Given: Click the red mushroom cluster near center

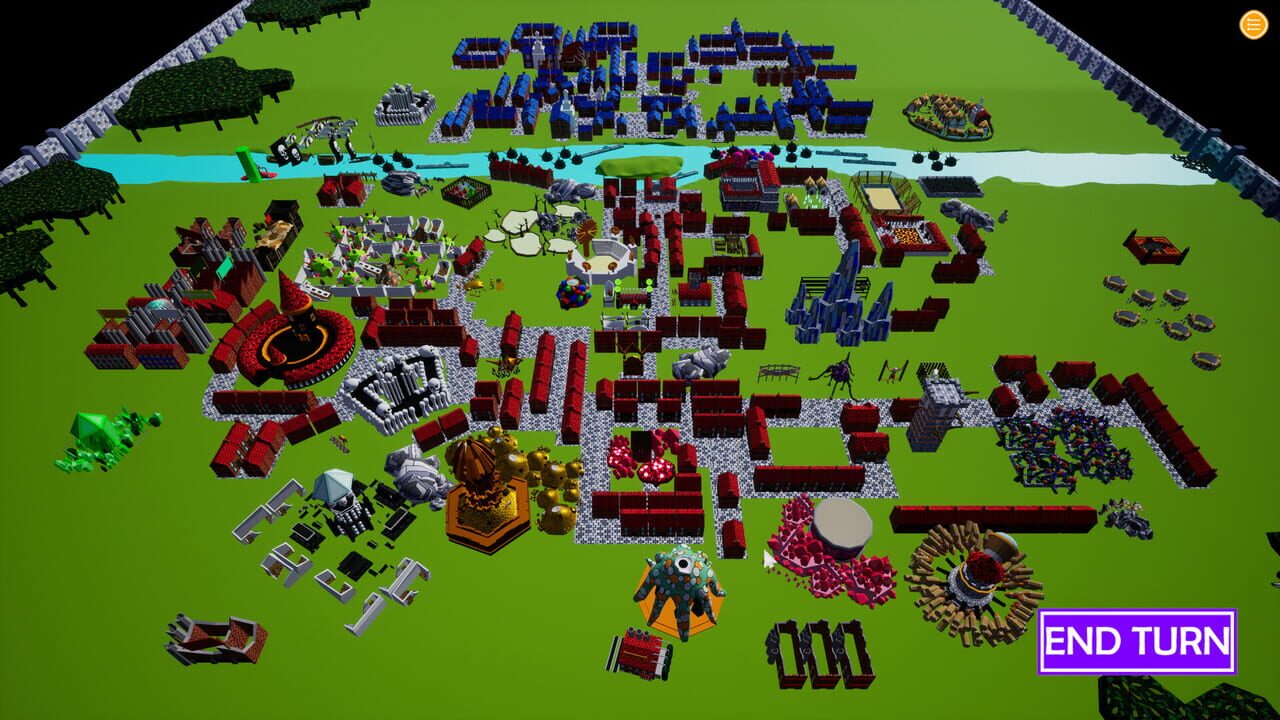Looking at the screenshot, I should [637, 462].
